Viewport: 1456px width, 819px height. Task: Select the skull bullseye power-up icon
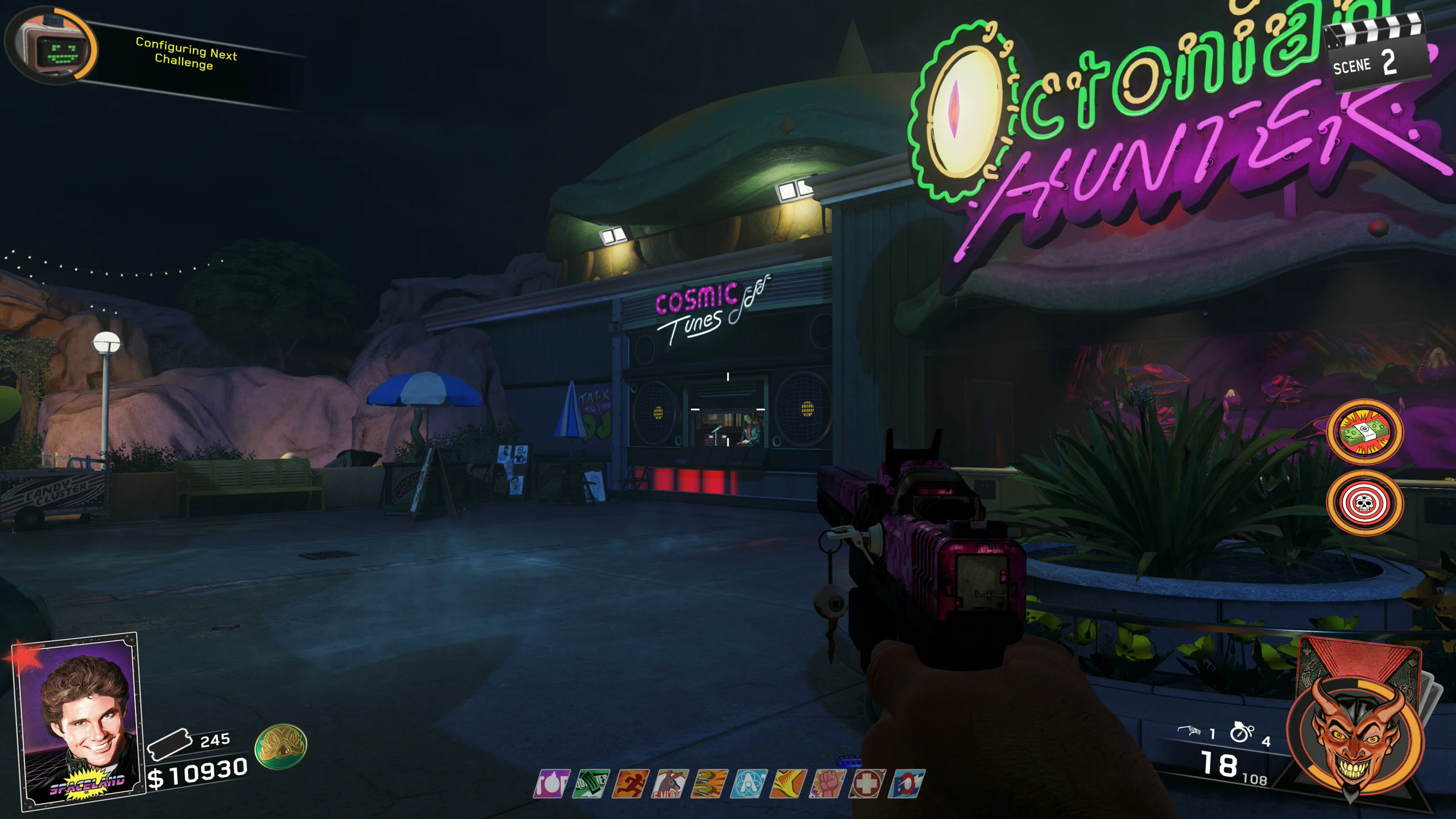(1365, 503)
